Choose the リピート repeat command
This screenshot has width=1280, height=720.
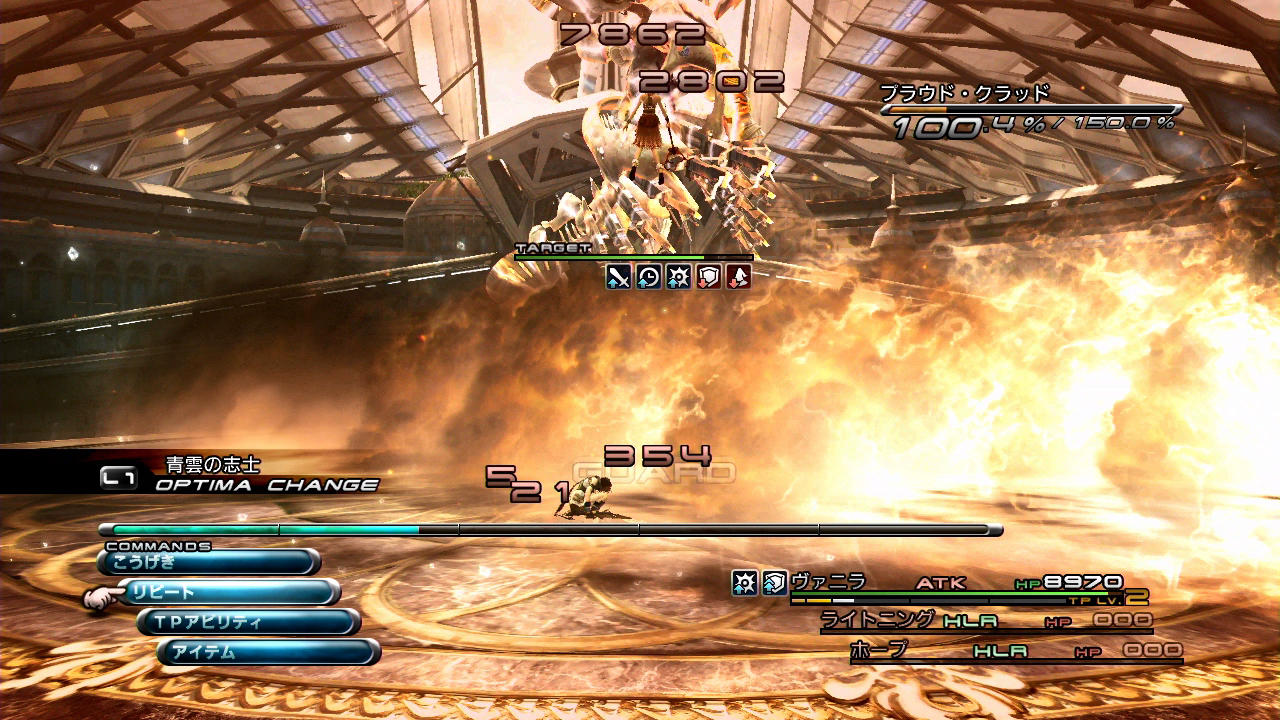click(x=230, y=592)
